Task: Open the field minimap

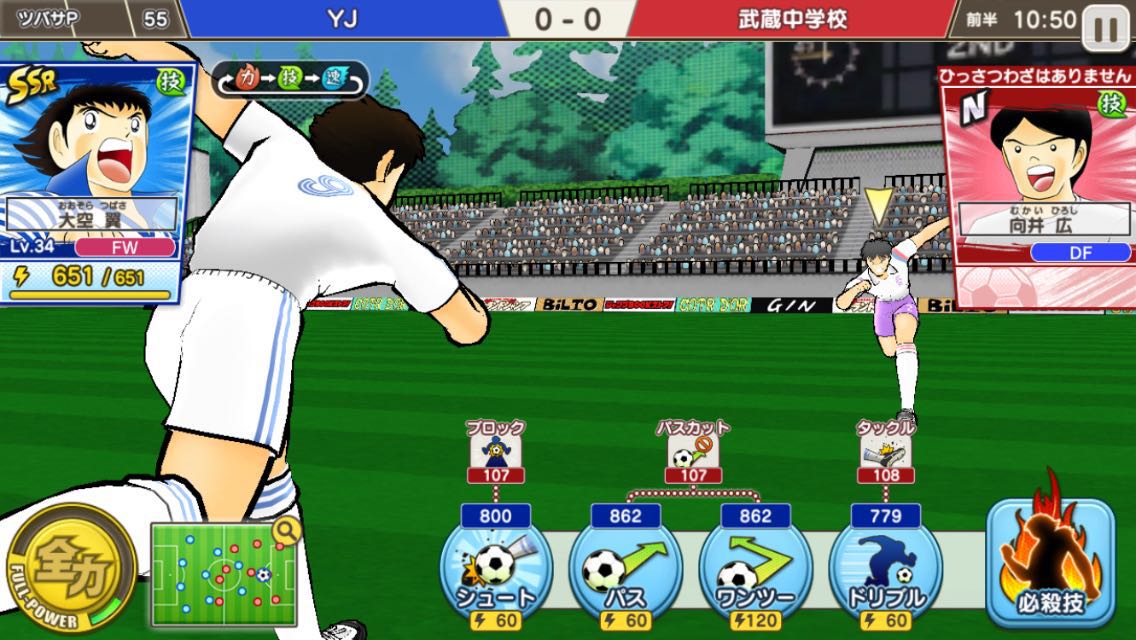Action: coord(224,573)
